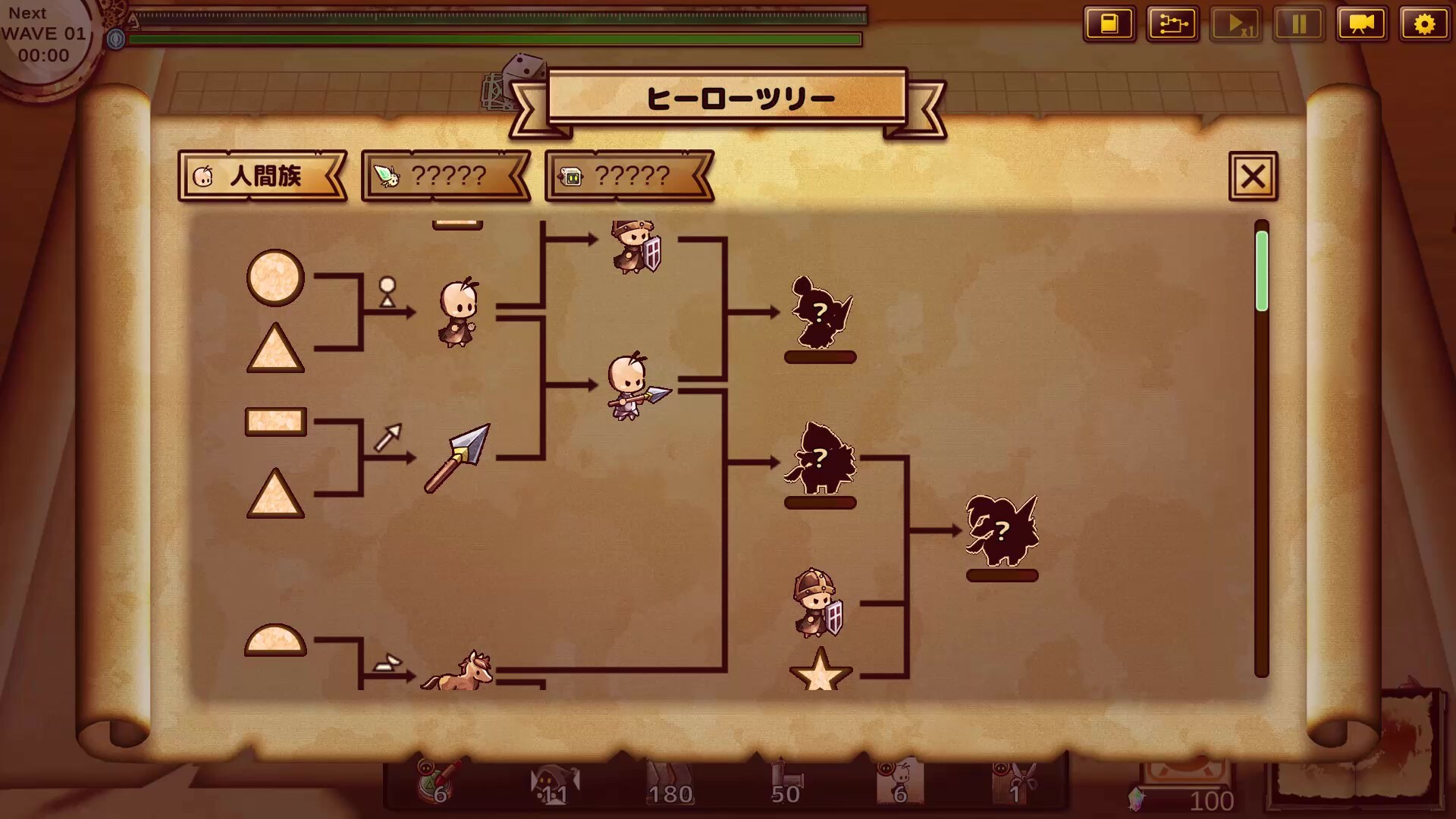1456x819 pixels.
Task: Pause the game with the pause button
Action: pyautogui.click(x=1299, y=24)
